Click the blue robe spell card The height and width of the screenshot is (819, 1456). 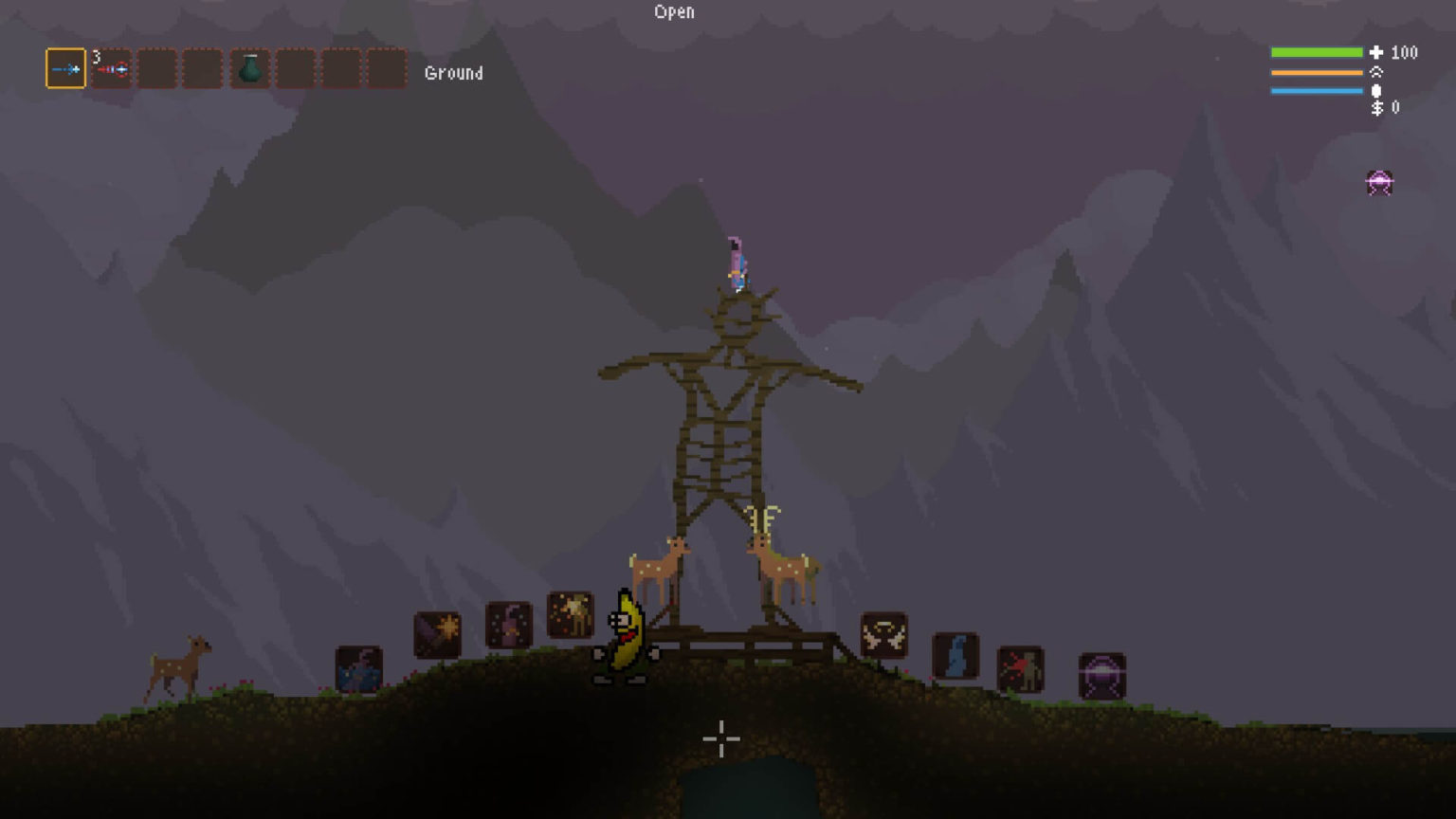pos(955,654)
